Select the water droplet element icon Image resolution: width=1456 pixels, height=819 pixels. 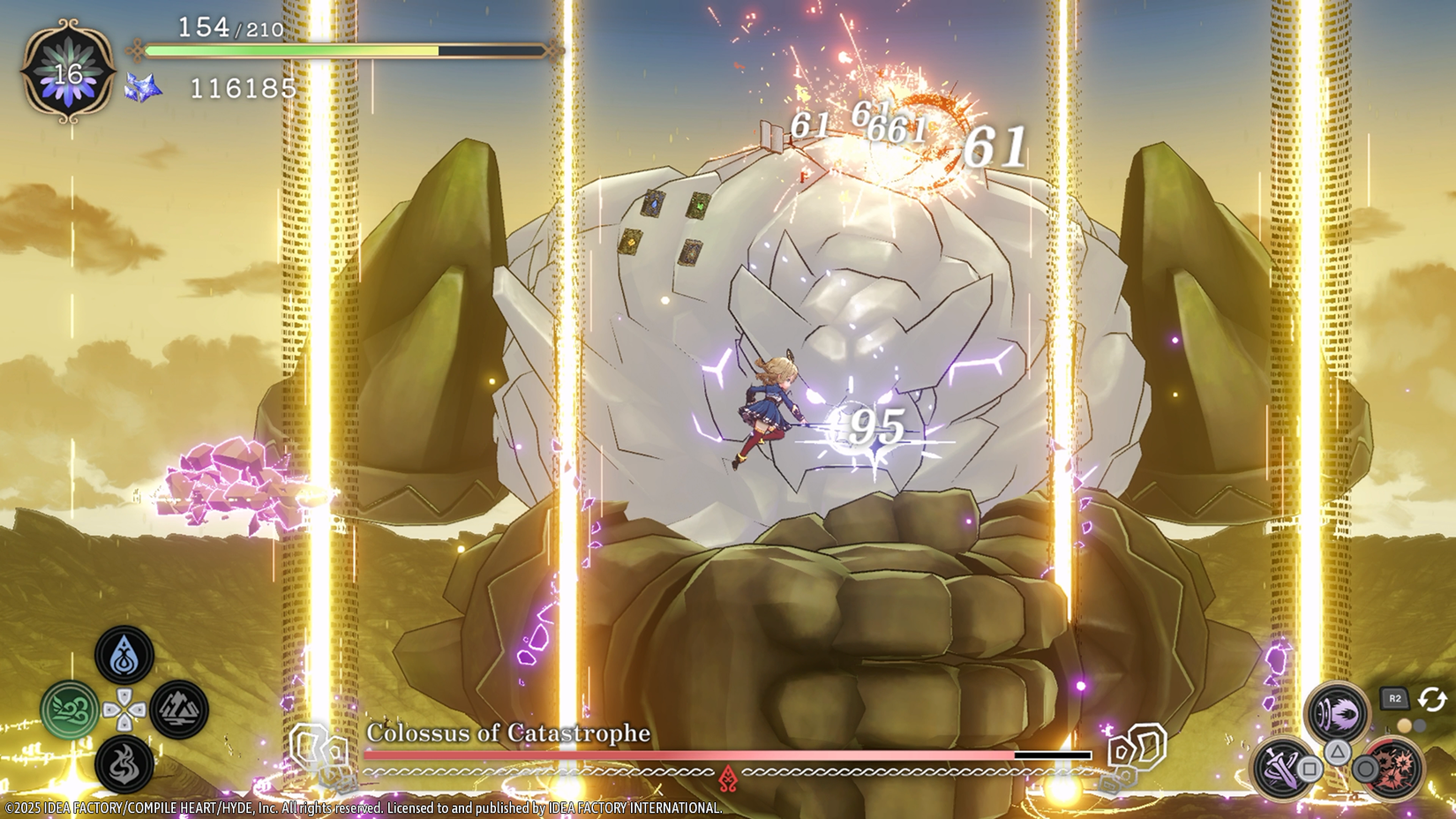(124, 656)
